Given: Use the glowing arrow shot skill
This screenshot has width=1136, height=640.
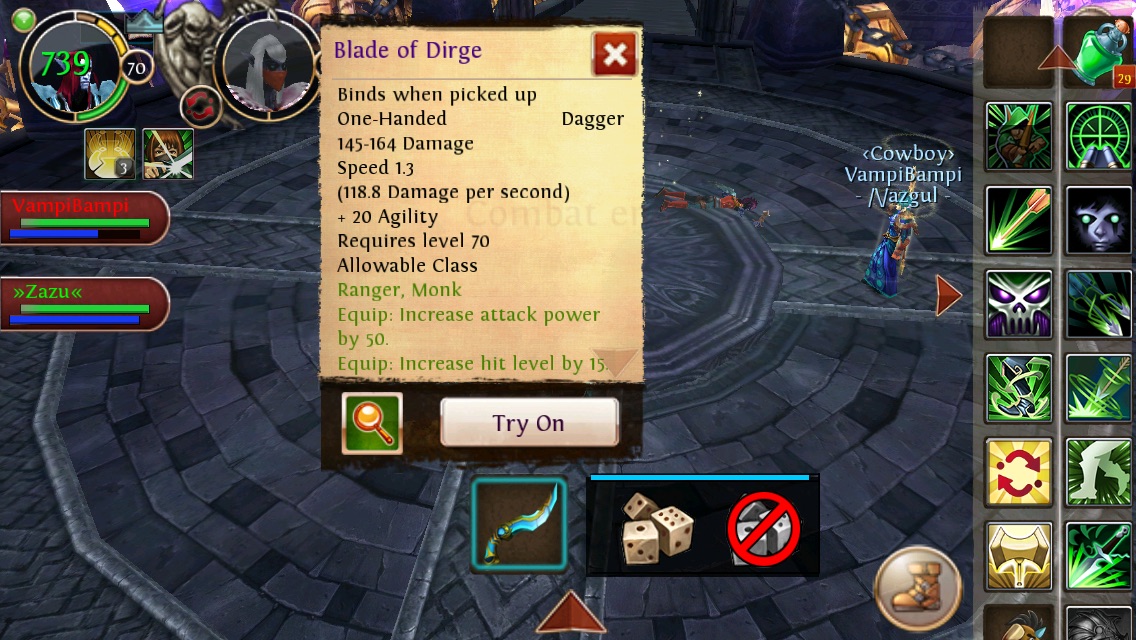Looking at the screenshot, I should (x=1019, y=219).
